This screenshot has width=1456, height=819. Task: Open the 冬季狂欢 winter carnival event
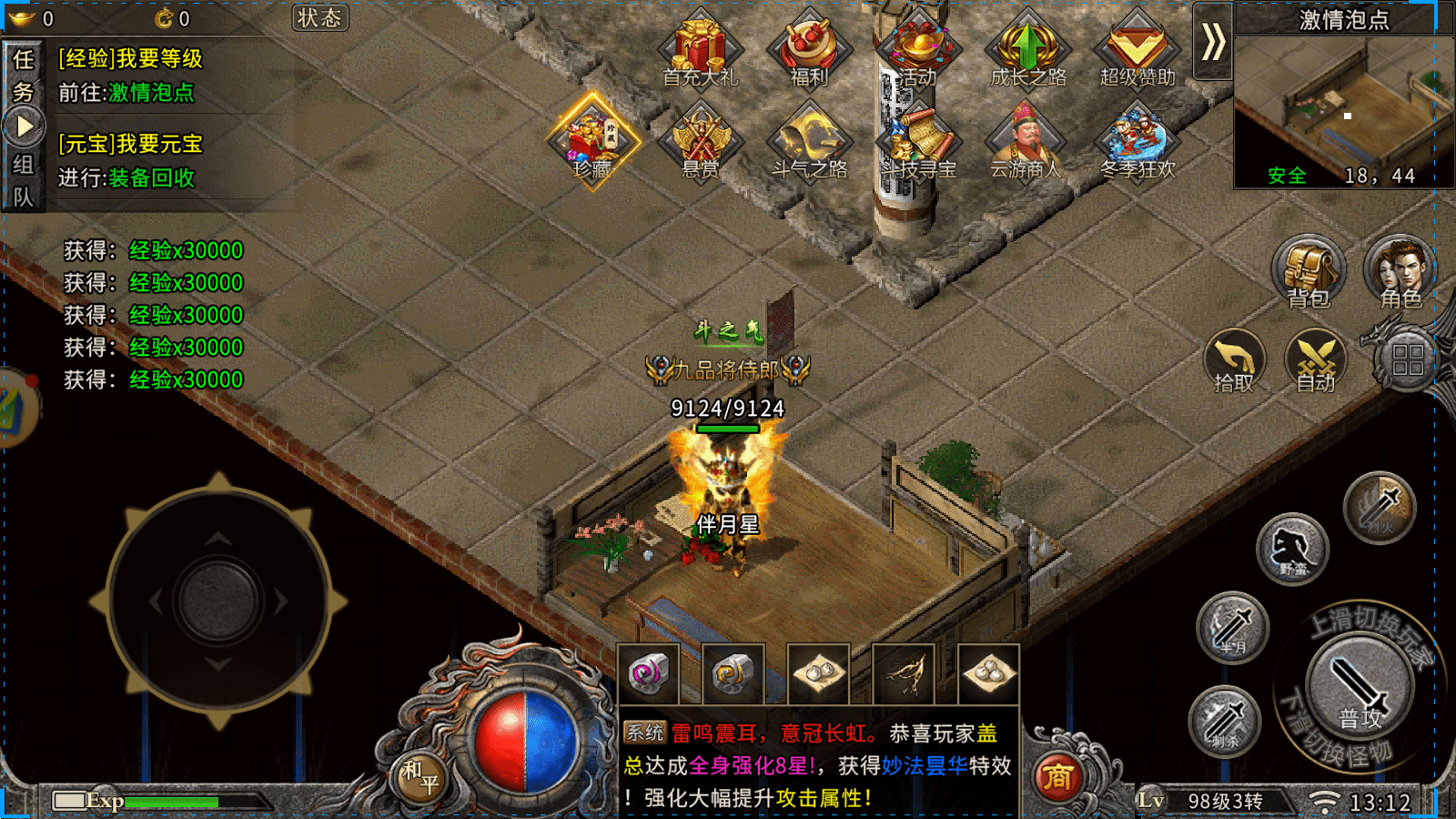coord(1137,142)
